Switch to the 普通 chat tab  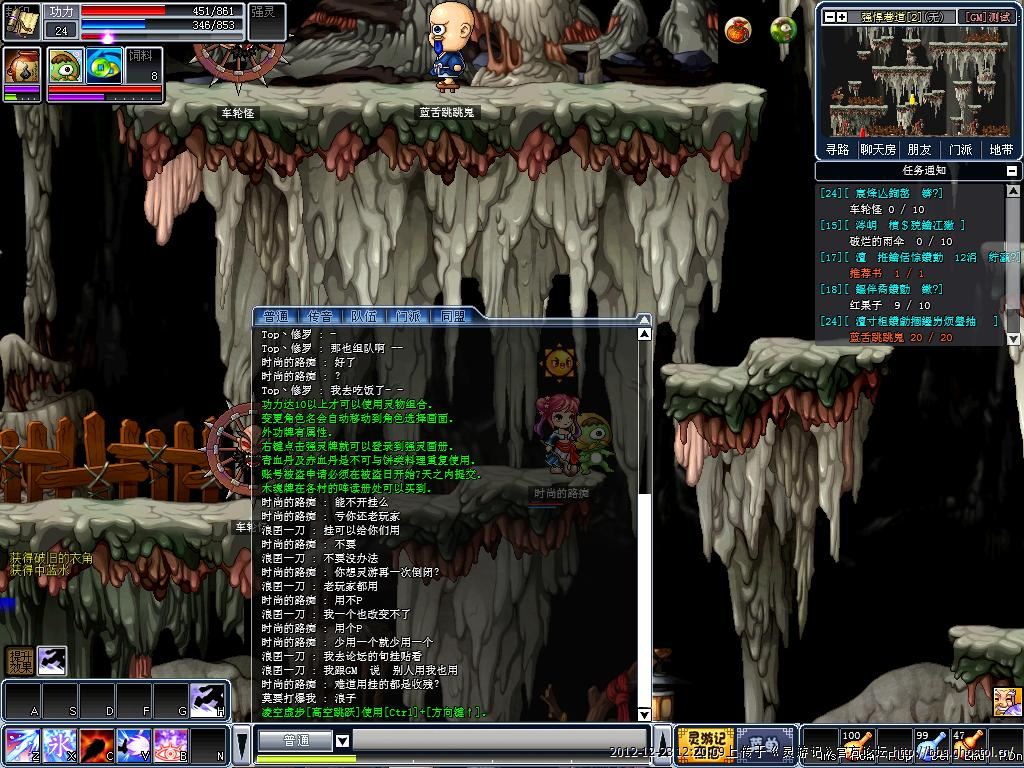click(x=275, y=316)
